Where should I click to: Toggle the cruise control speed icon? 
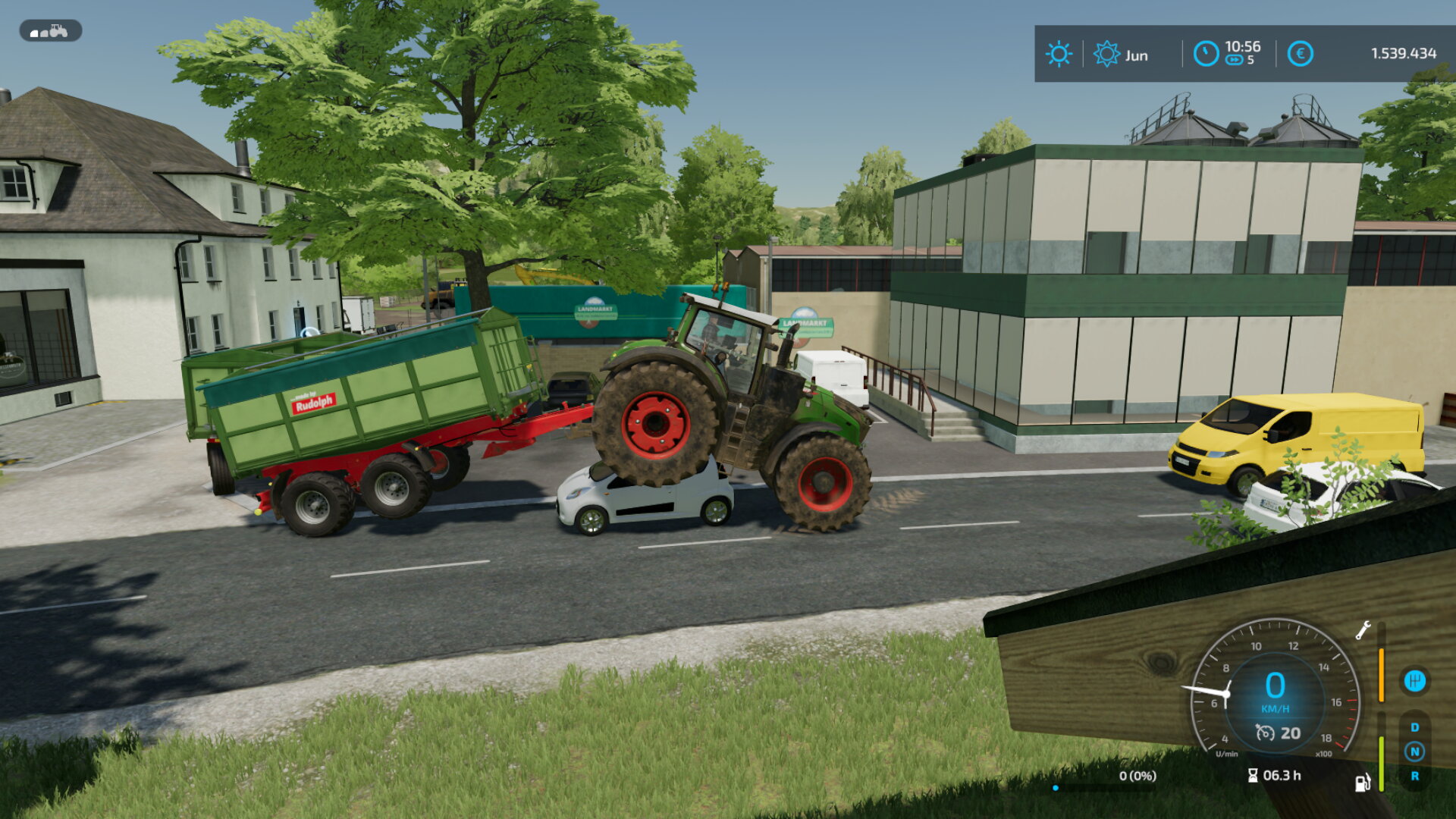[1265, 733]
